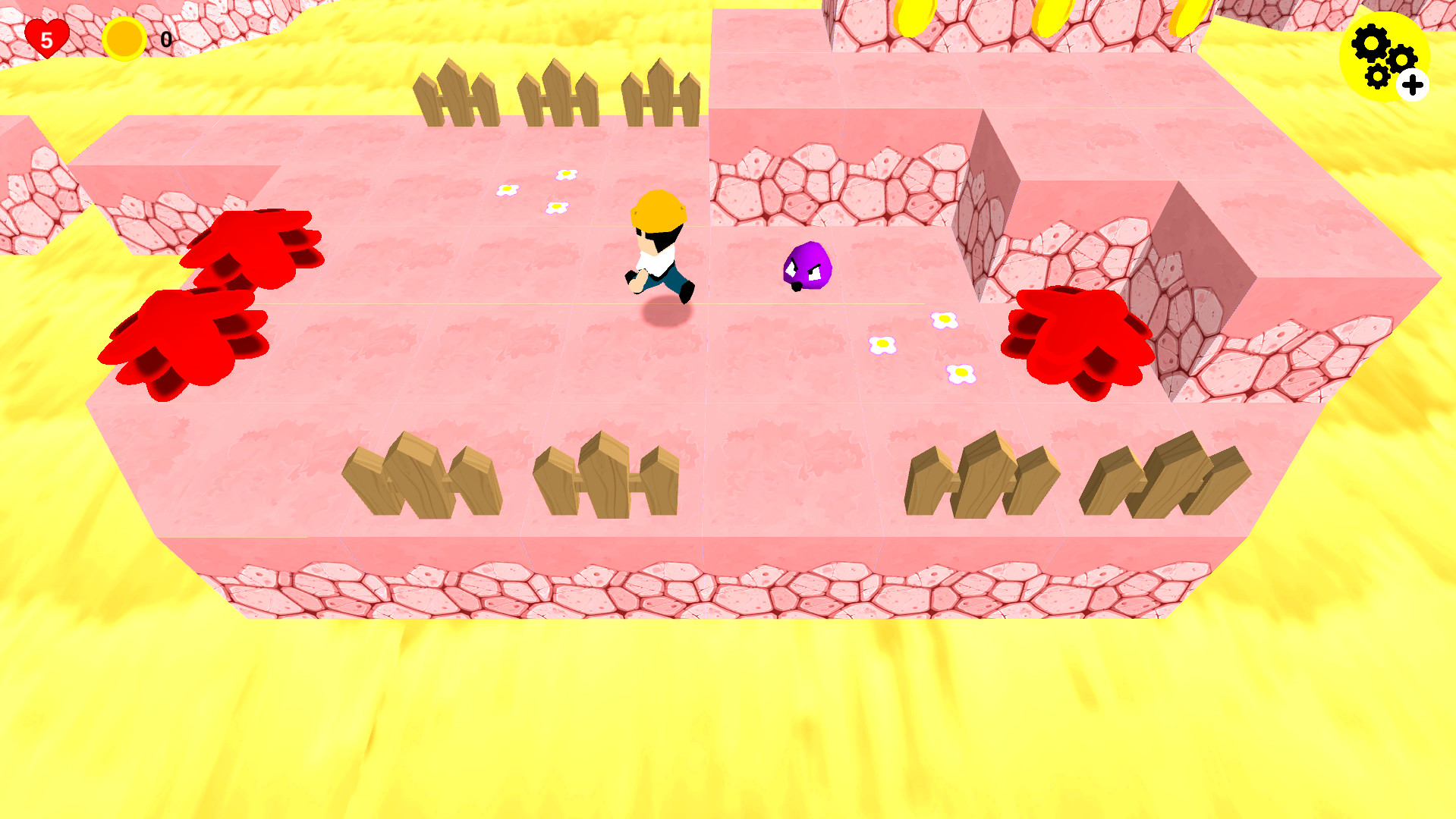Click the health counter showing 5

[46, 39]
